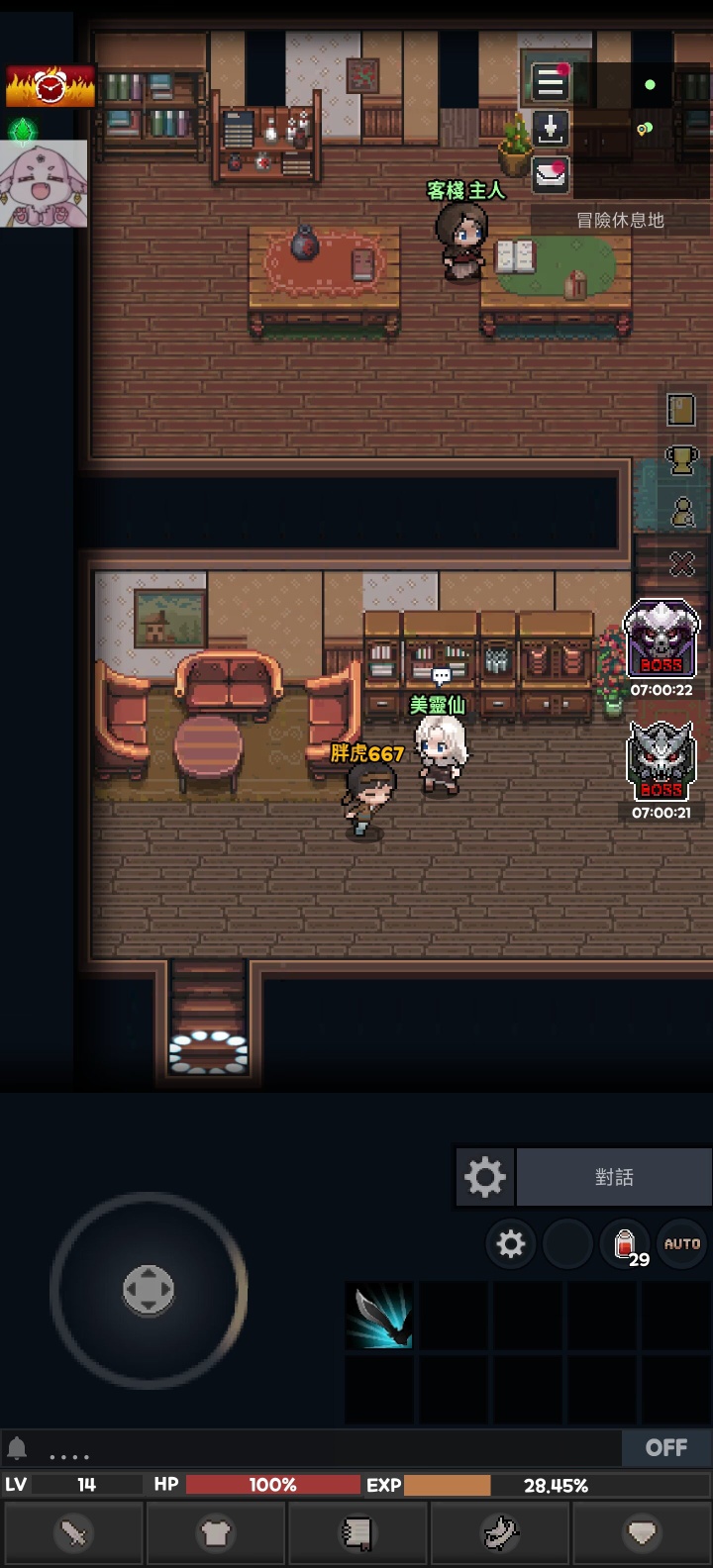Select the pink pet portrait

(45, 184)
